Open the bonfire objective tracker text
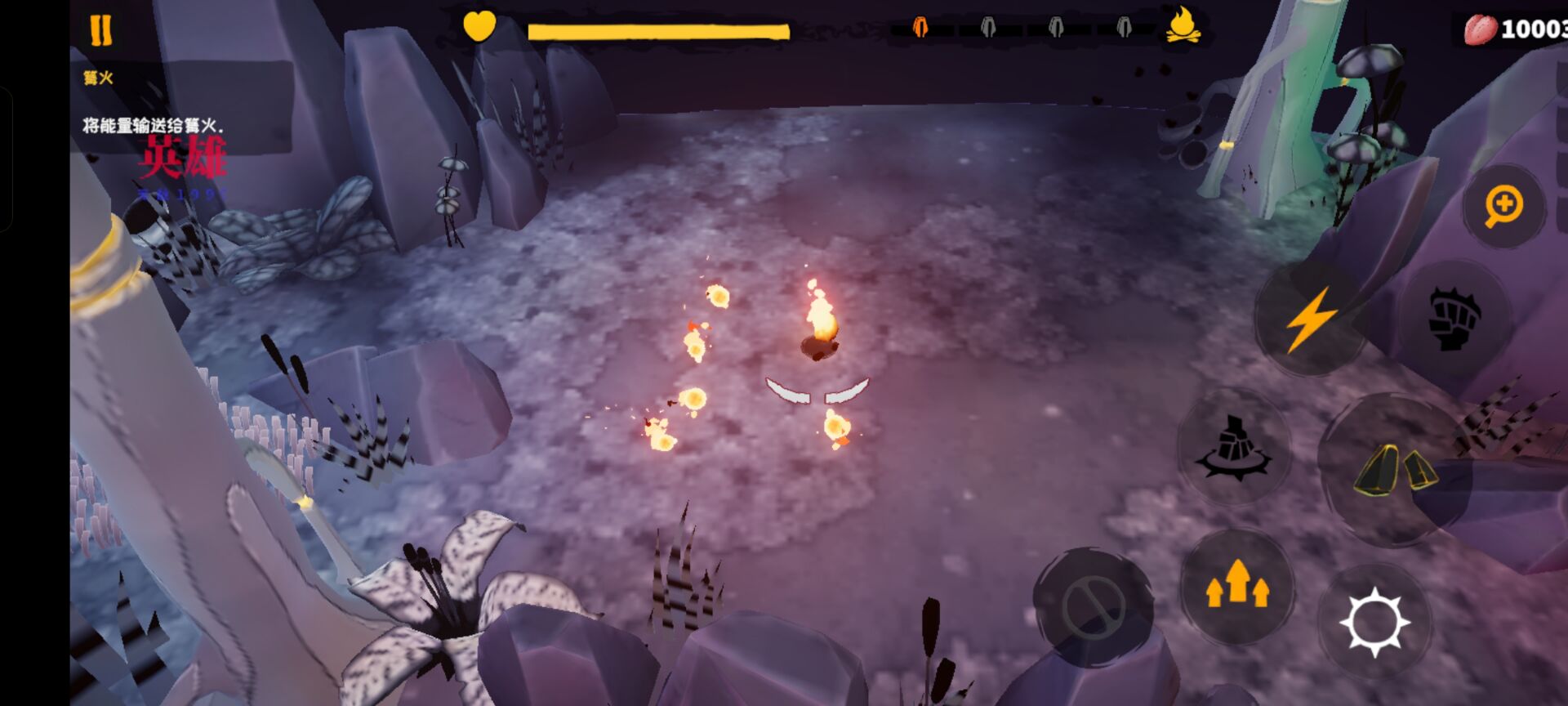The image size is (1568, 706). (153, 125)
